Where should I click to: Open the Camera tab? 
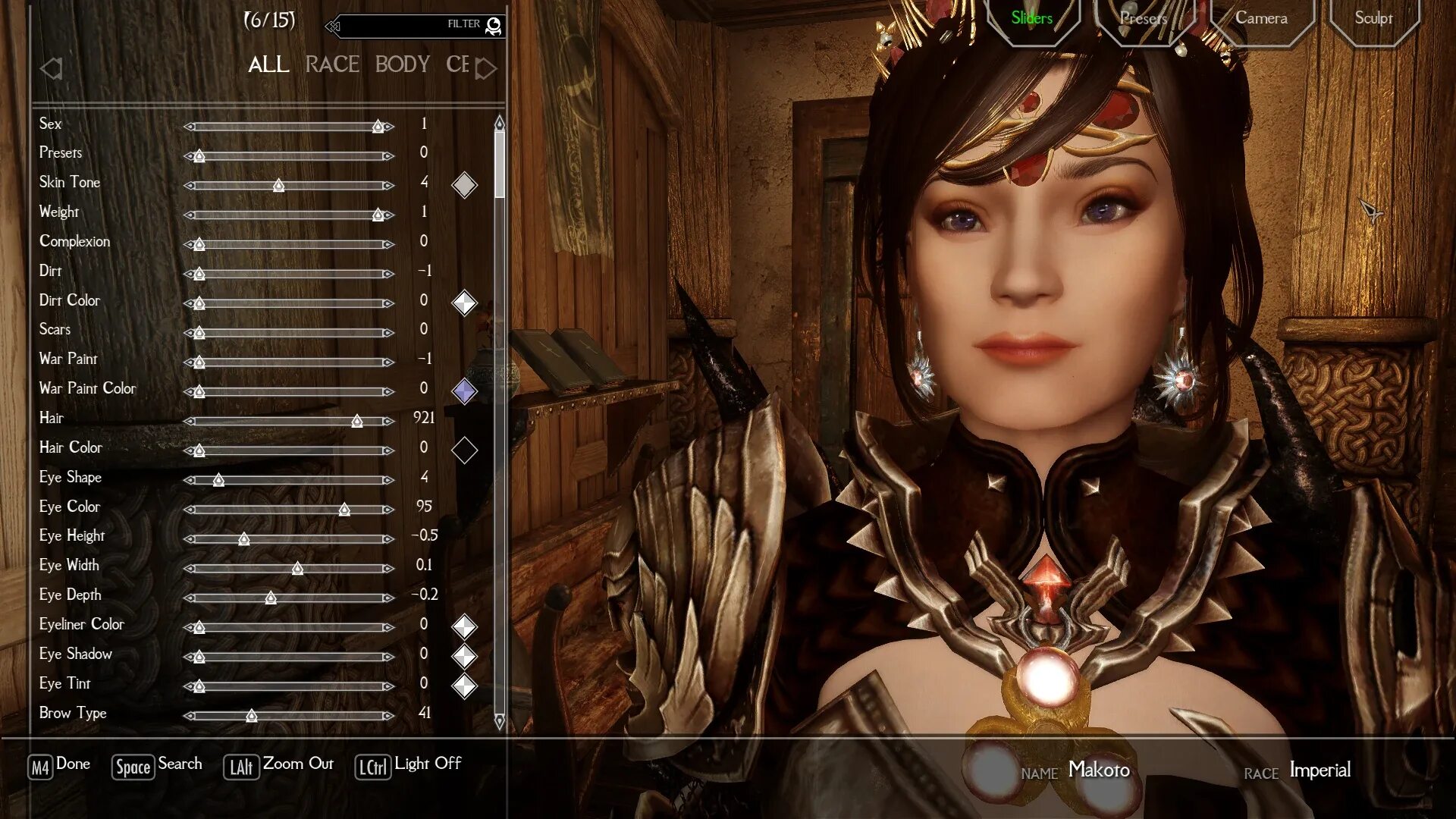(x=1261, y=18)
